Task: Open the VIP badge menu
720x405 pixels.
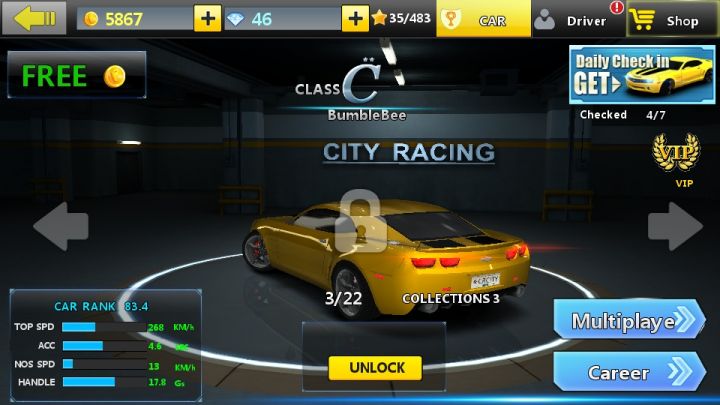Action: tap(676, 155)
